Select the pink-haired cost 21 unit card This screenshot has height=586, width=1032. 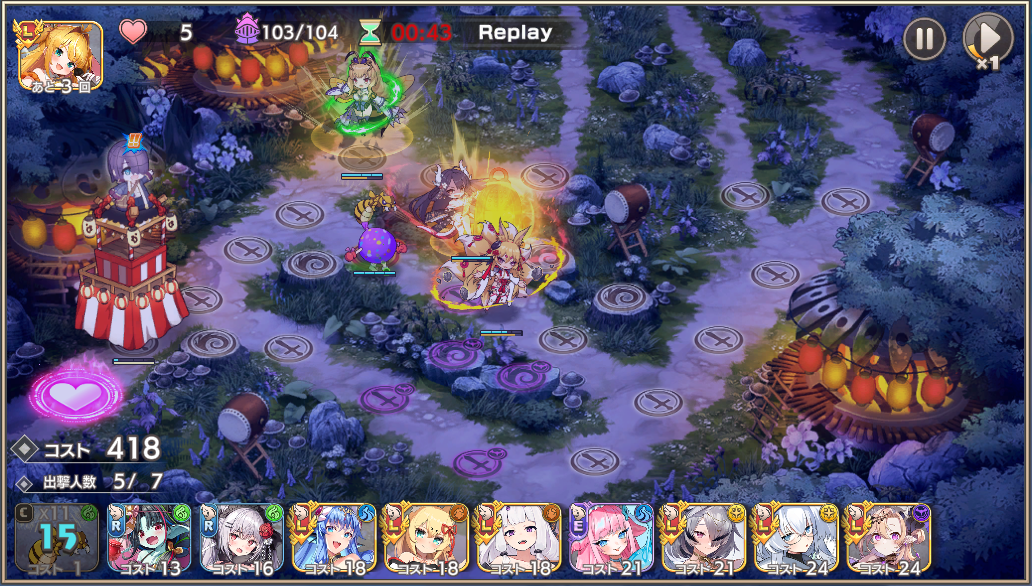click(611, 539)
